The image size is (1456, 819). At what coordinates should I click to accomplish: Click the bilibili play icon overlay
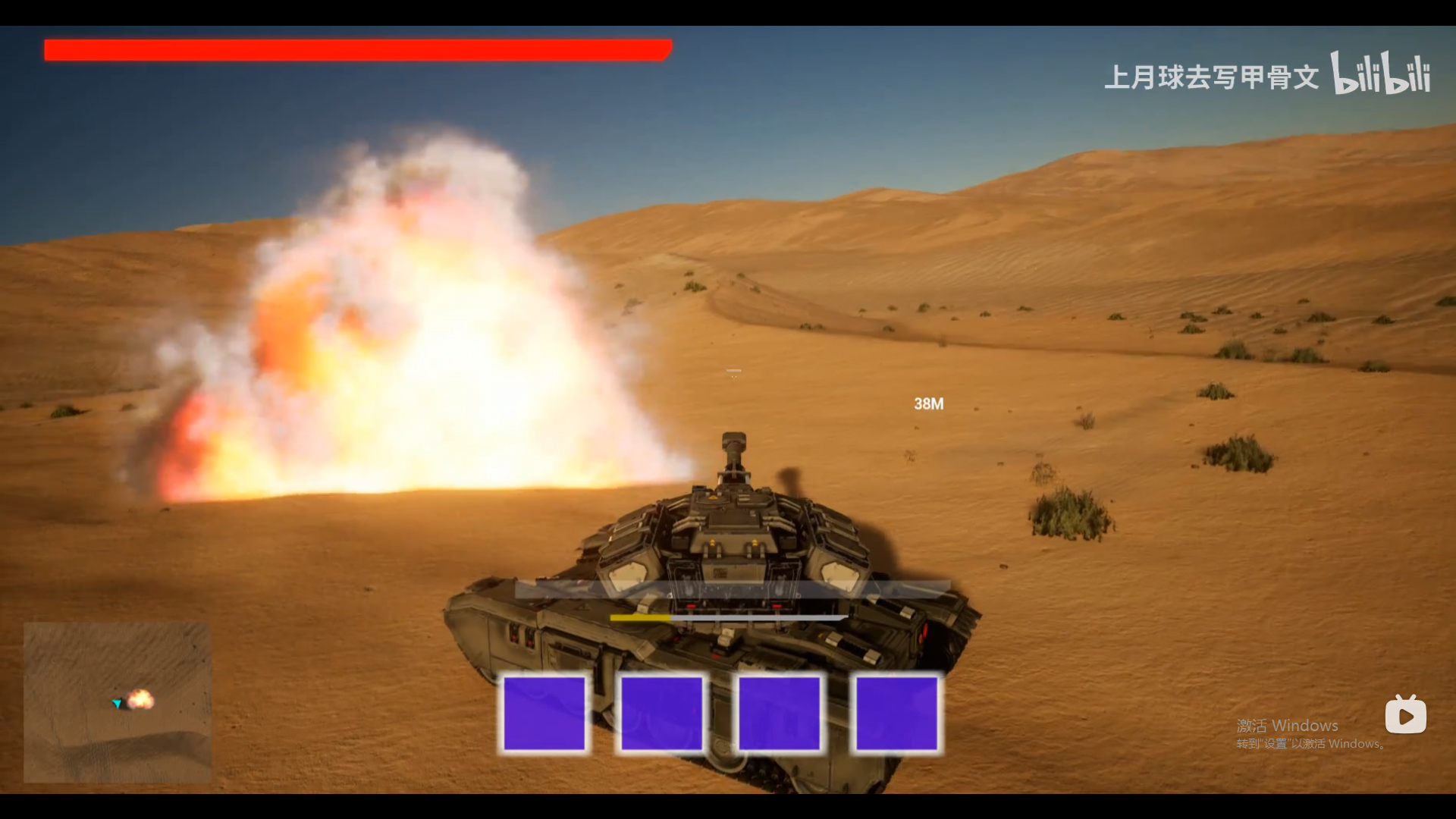[x=1405, y=715]
